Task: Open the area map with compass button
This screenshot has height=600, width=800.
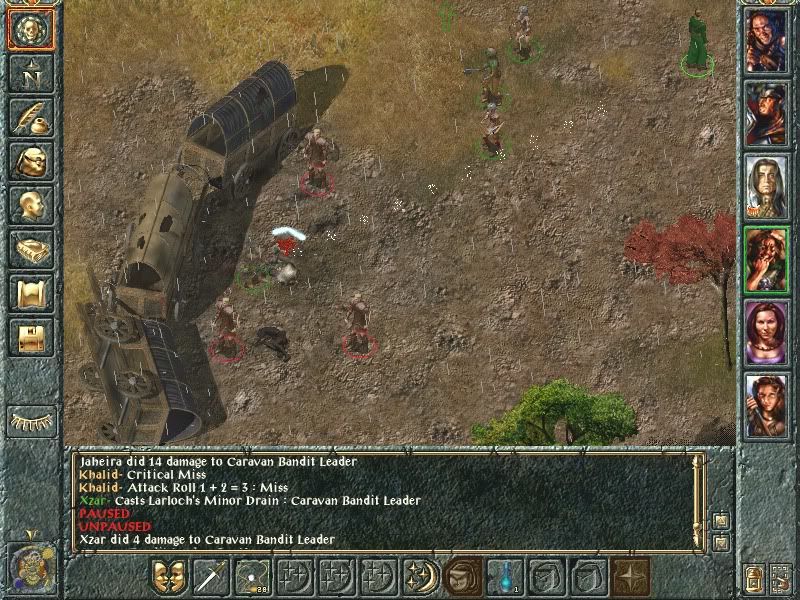Action: (30, 73)
